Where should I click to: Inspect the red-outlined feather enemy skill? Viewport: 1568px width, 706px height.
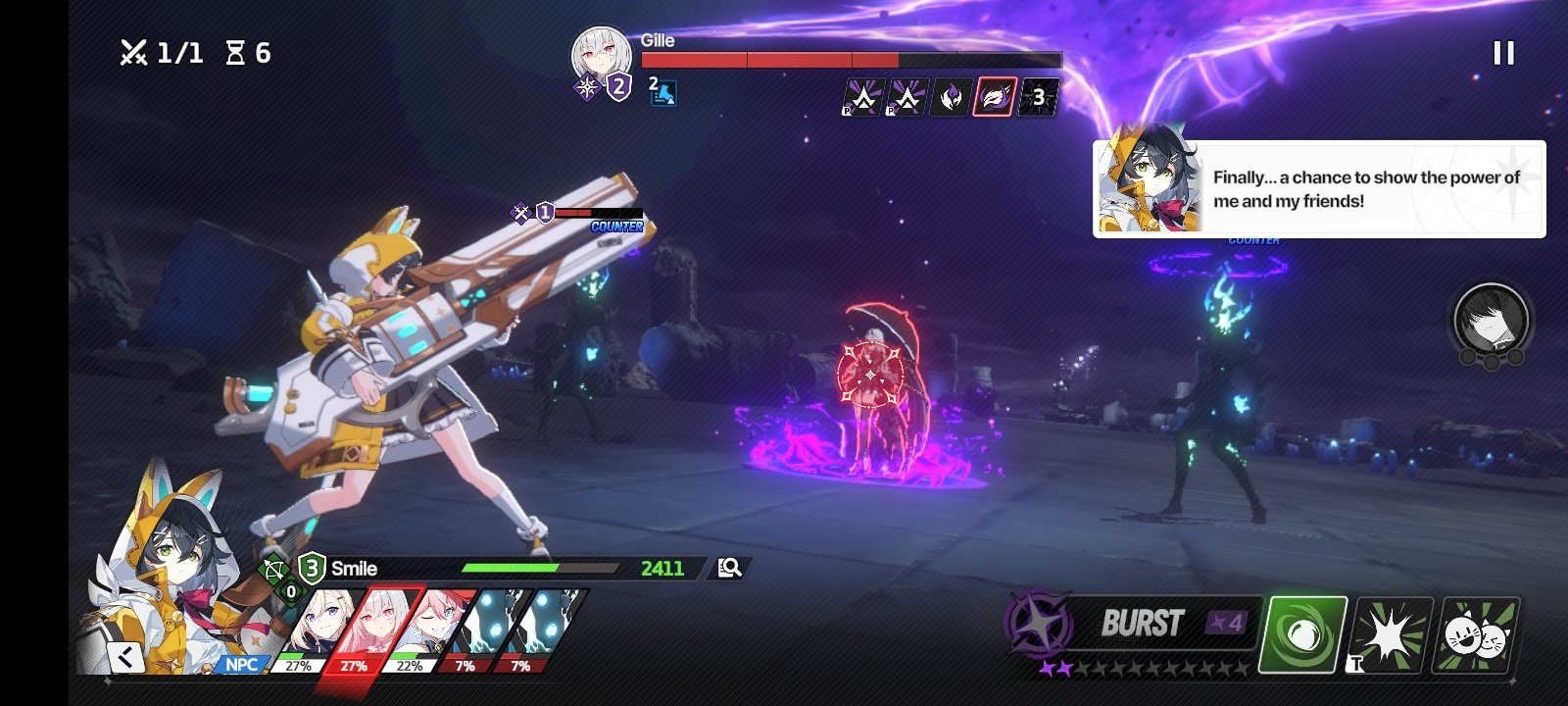(x=994, y=97)
